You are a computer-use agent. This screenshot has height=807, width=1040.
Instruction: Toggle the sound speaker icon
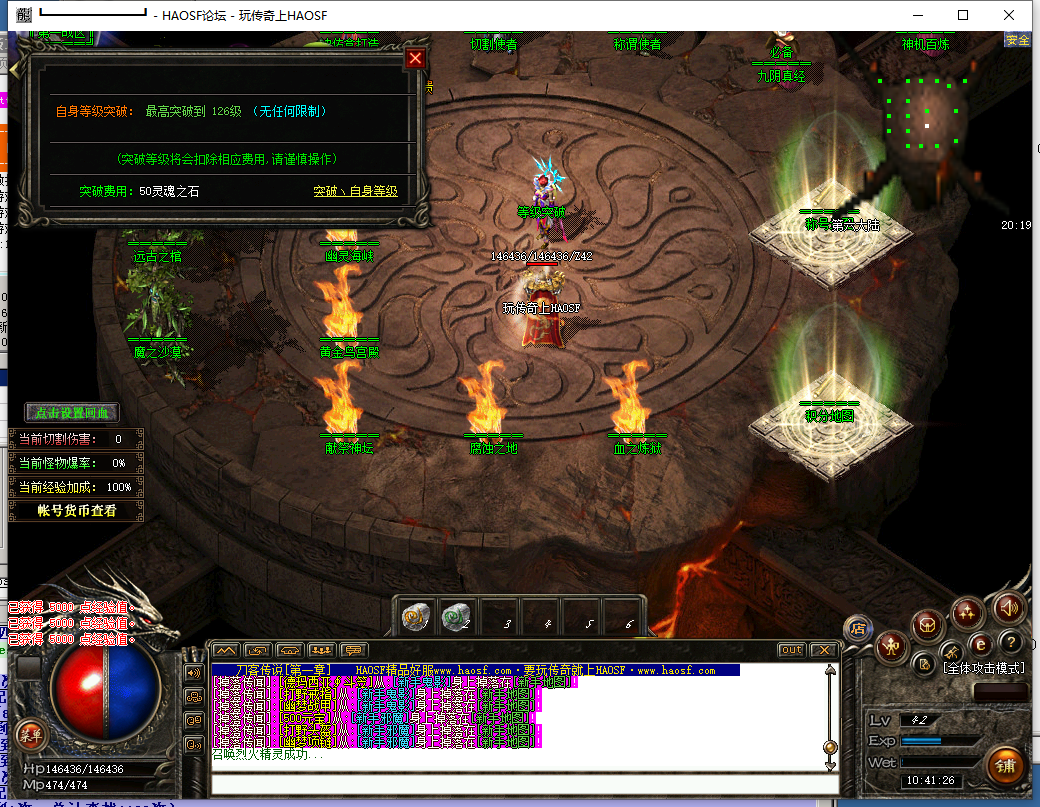[1008, 607]
